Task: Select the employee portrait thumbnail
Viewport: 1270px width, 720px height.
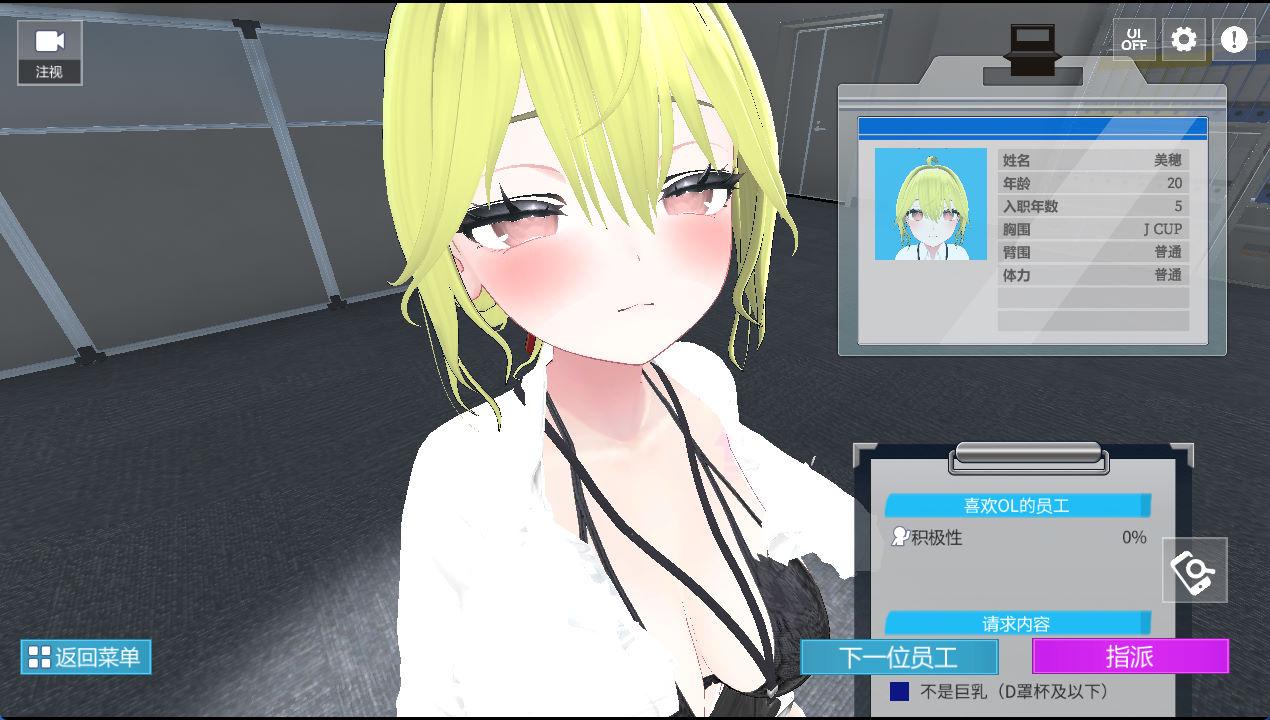Action: click(x=930, y=204)
